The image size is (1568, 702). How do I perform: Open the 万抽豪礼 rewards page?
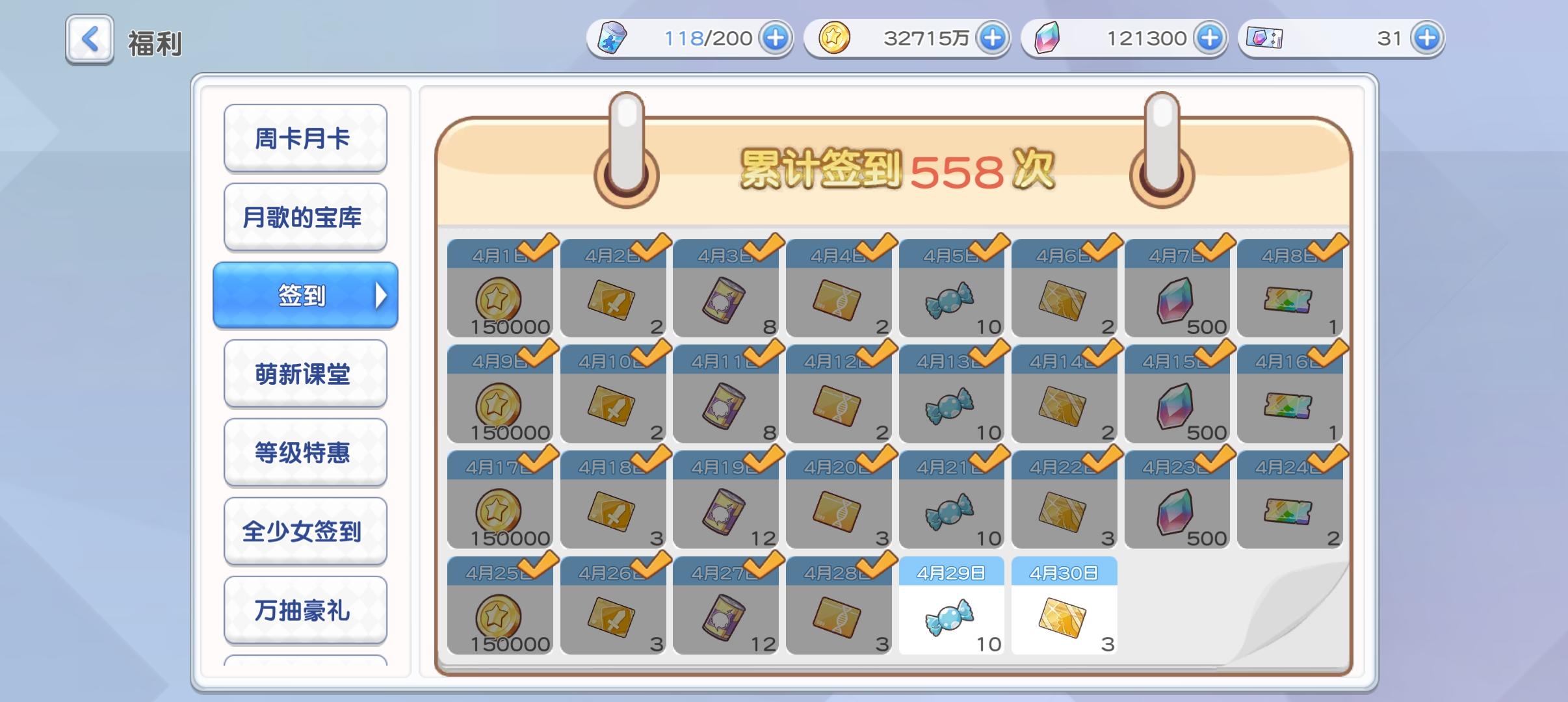[306, 610]
